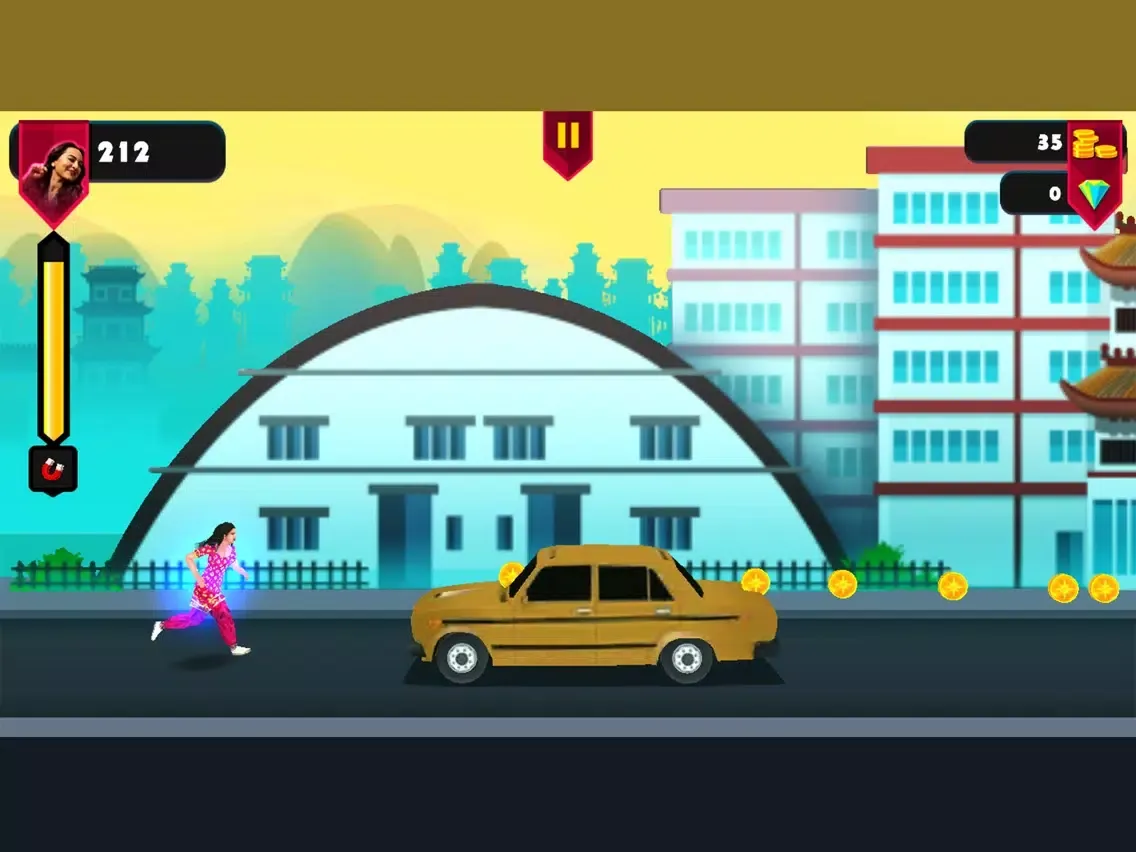The width and height of the screenshot is (1136, 852).
Task: Tap the character portrait badge
Action: pos(54,167)
